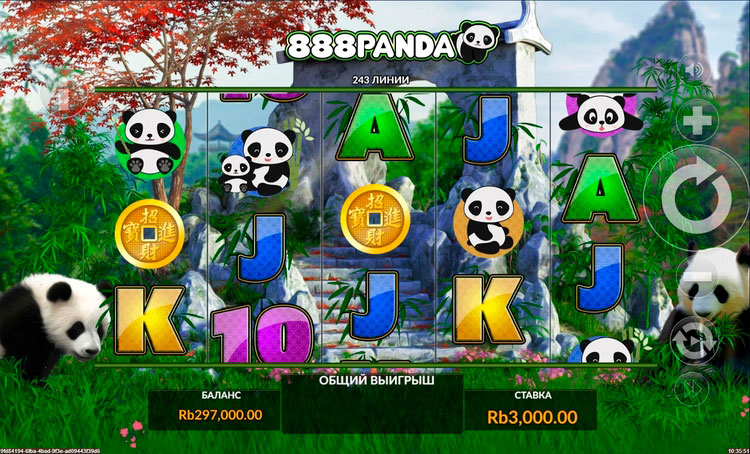Toggle the sound speaker button
The image size is (750, 454).
pyautogui.click(x=696, y=70)
